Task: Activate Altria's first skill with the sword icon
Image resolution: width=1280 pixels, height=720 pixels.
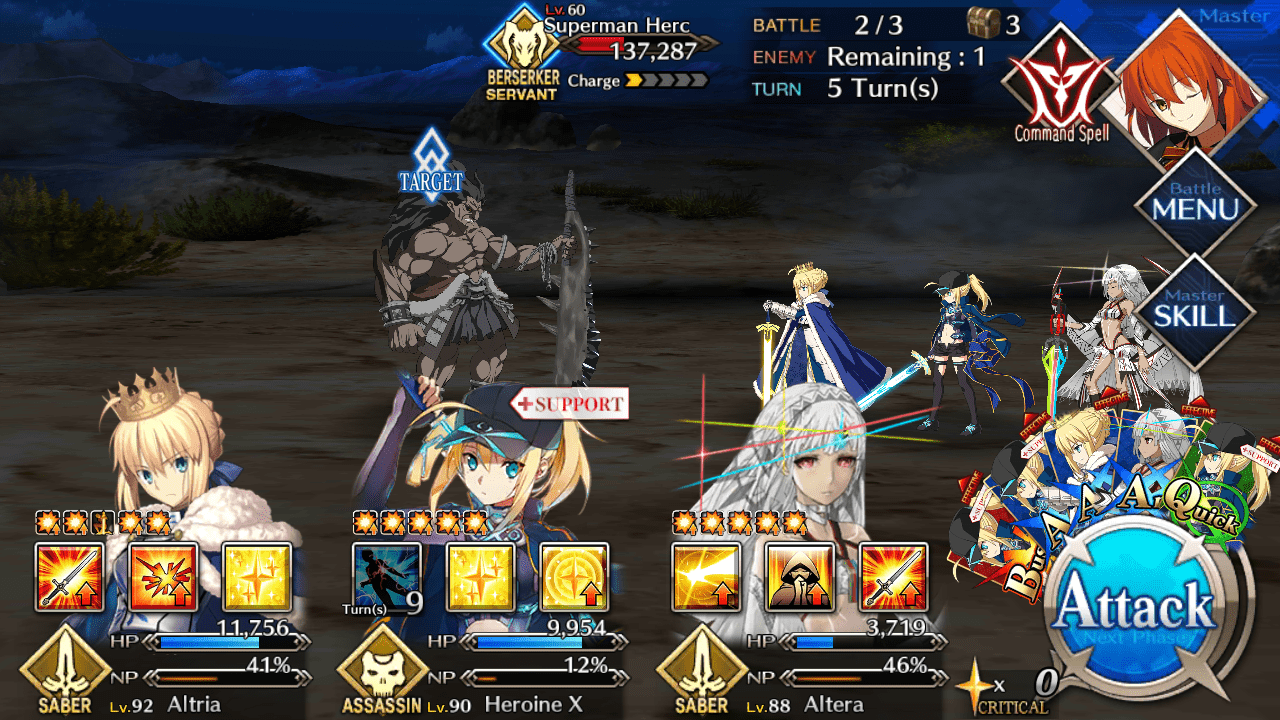Action: [69, 577]
